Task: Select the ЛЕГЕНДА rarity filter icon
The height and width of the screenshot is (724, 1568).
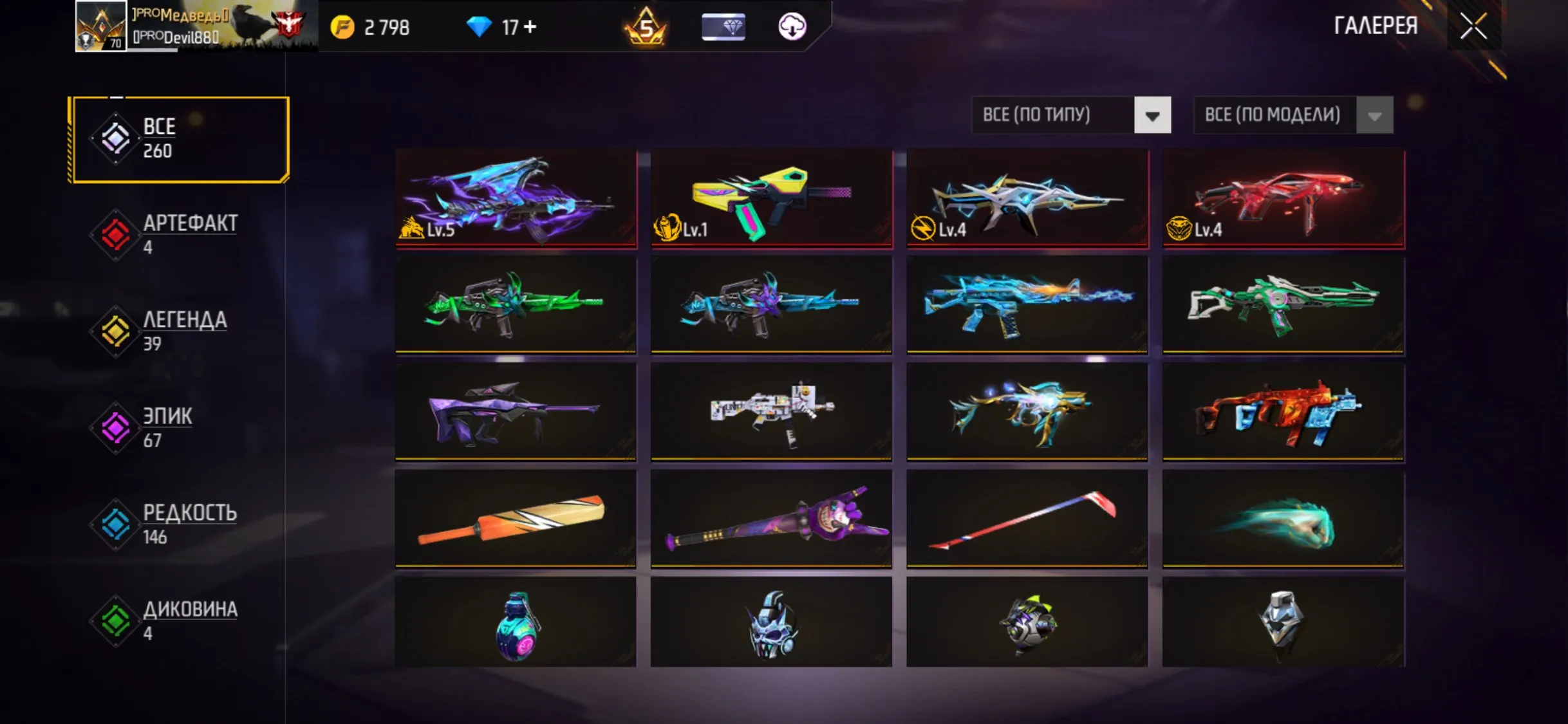Action: 115,331
